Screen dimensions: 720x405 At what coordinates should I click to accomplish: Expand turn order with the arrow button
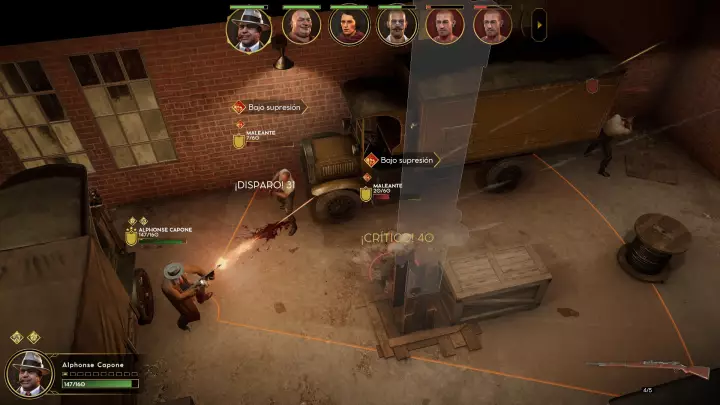540,23
